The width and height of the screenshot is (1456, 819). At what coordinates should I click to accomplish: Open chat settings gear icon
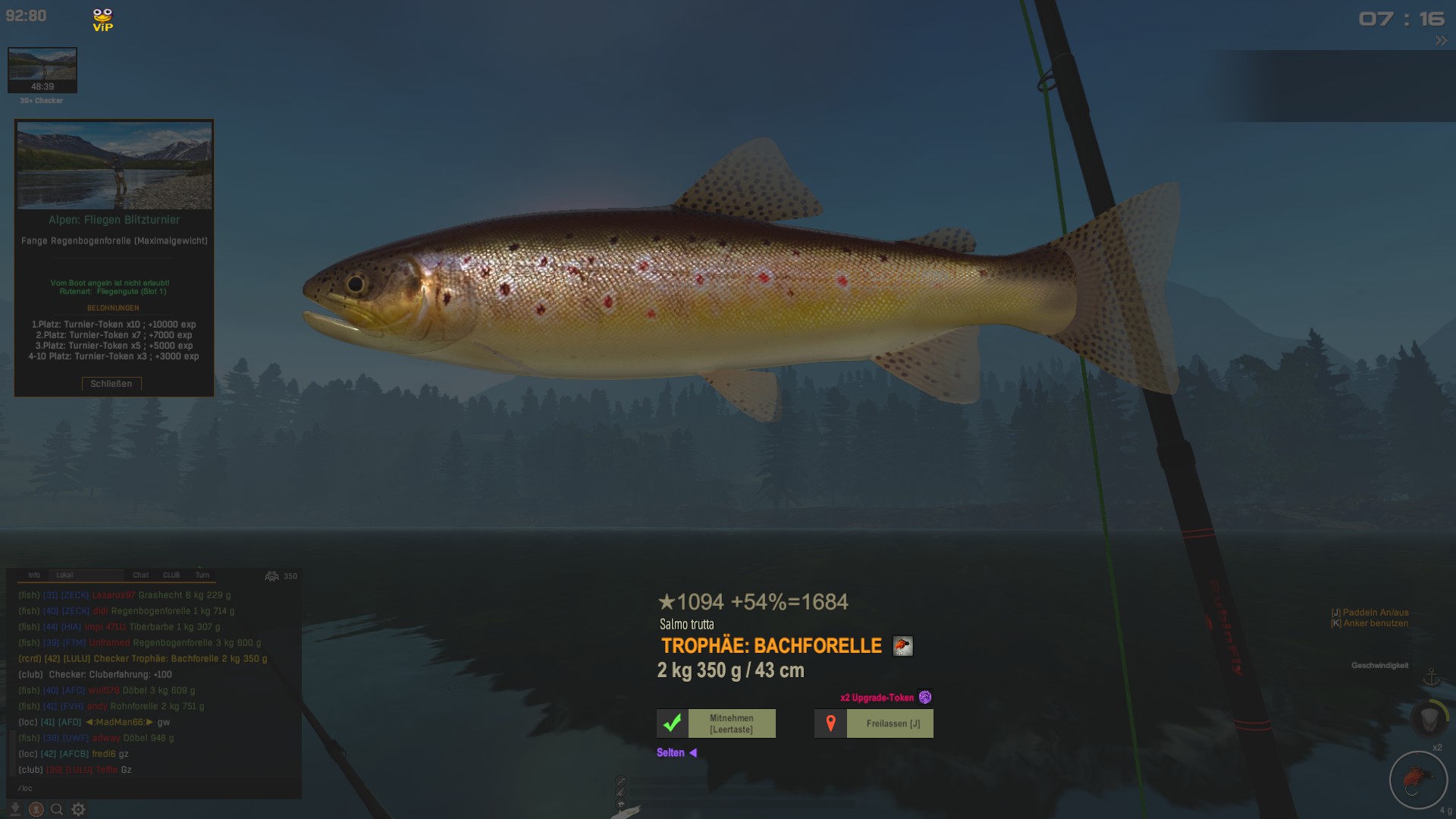pyautogui.click(x=78, y=809)
